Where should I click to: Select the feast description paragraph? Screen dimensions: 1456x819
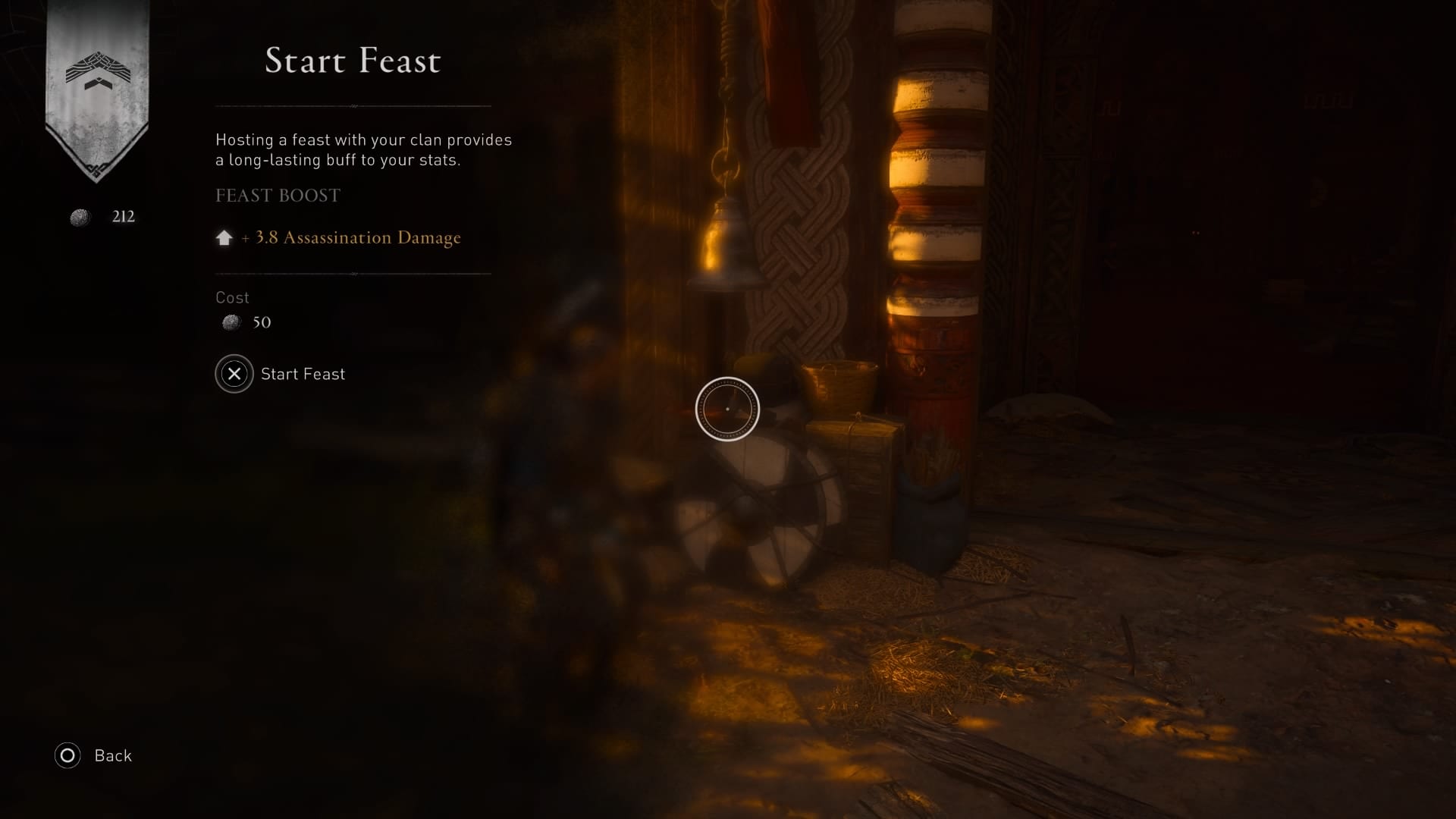click(364, 149)
